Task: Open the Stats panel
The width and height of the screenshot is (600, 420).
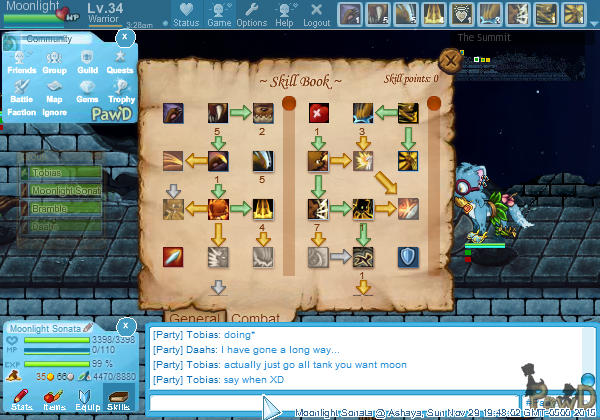Action: coord(21,400)
